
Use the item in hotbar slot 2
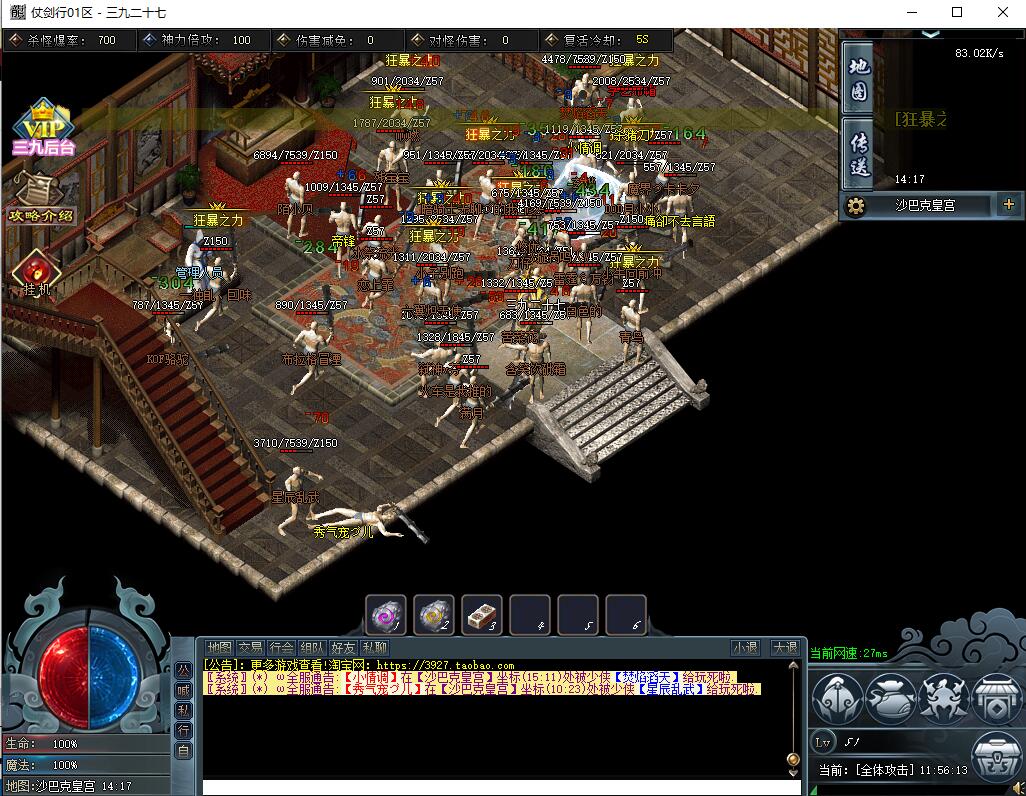[x=434, y=615]
